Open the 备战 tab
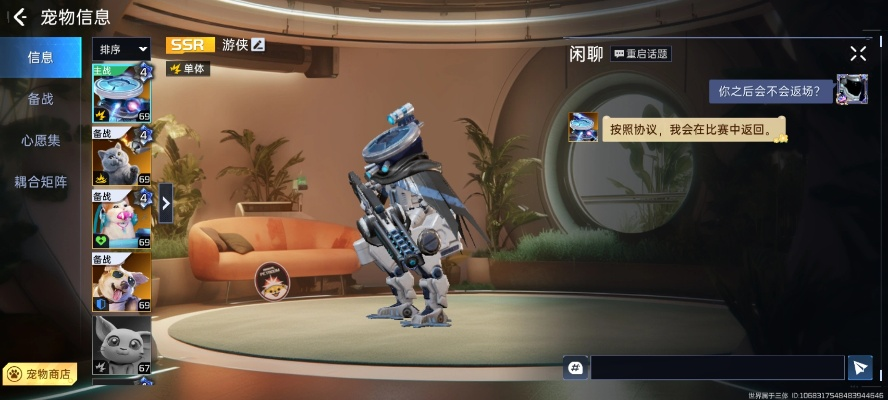Viewport: 888px width, 400px height. click(x=40, y=99)
